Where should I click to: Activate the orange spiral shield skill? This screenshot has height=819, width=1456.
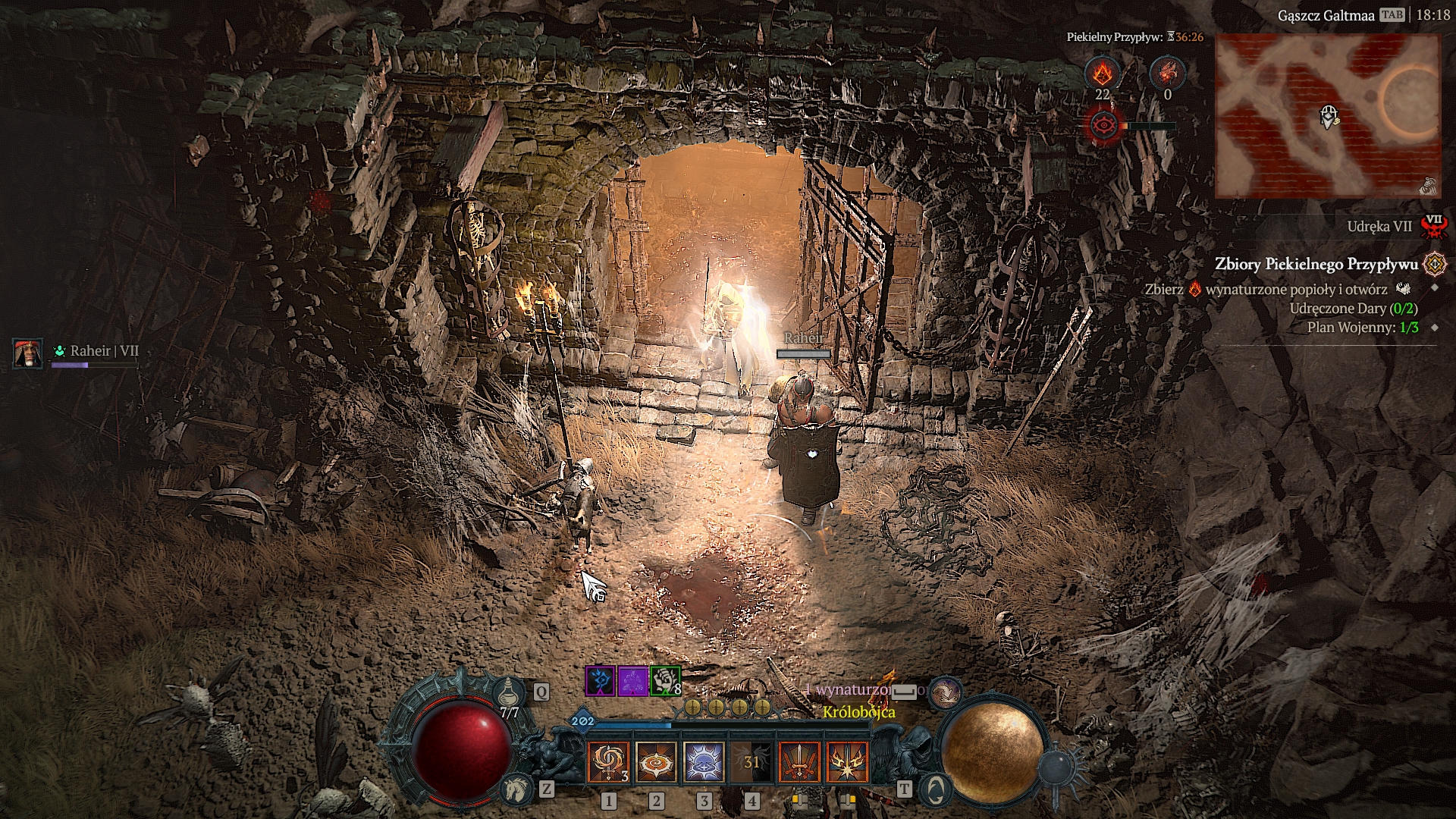point(656,762)
